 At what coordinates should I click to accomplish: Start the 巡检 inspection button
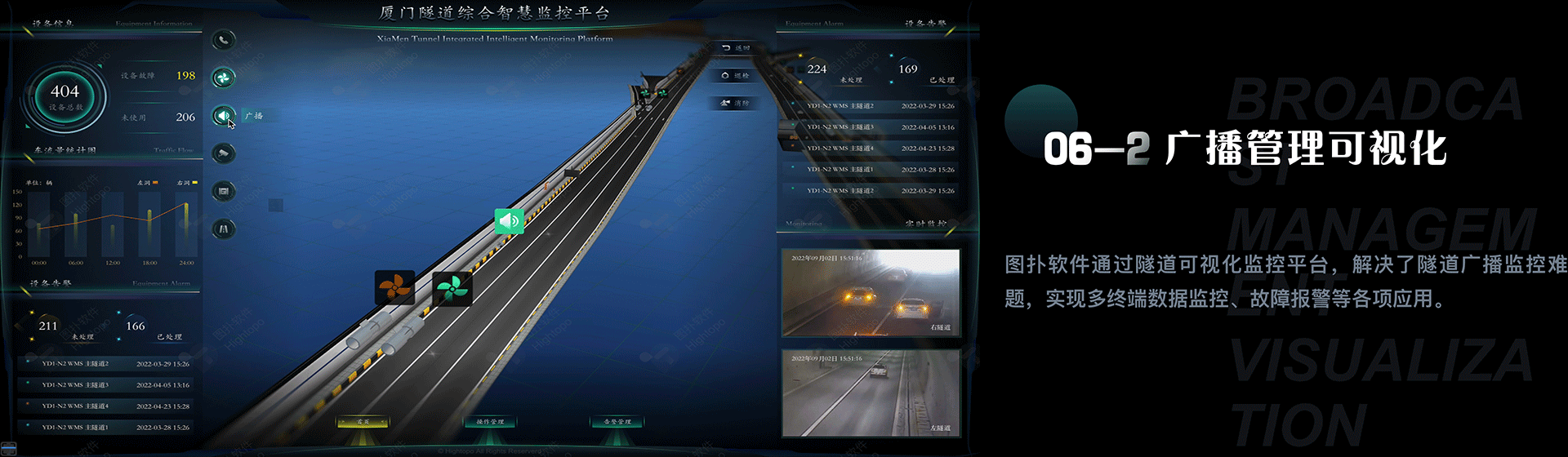(736, 76)
